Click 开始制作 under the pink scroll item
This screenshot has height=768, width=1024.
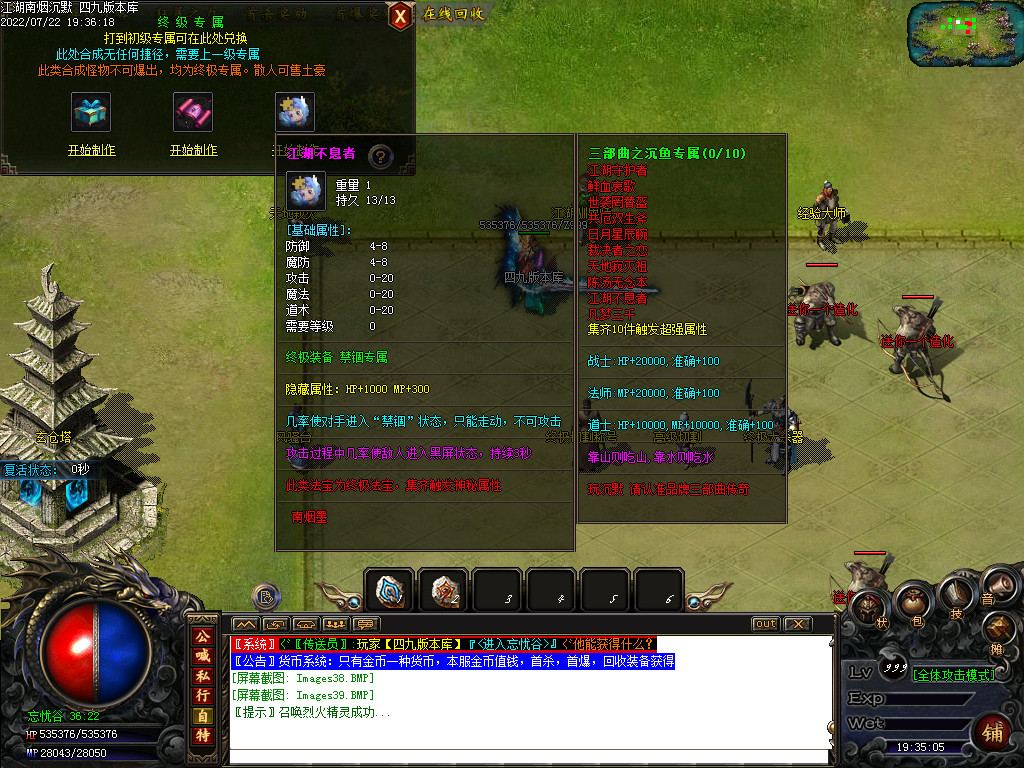(194, 150)
